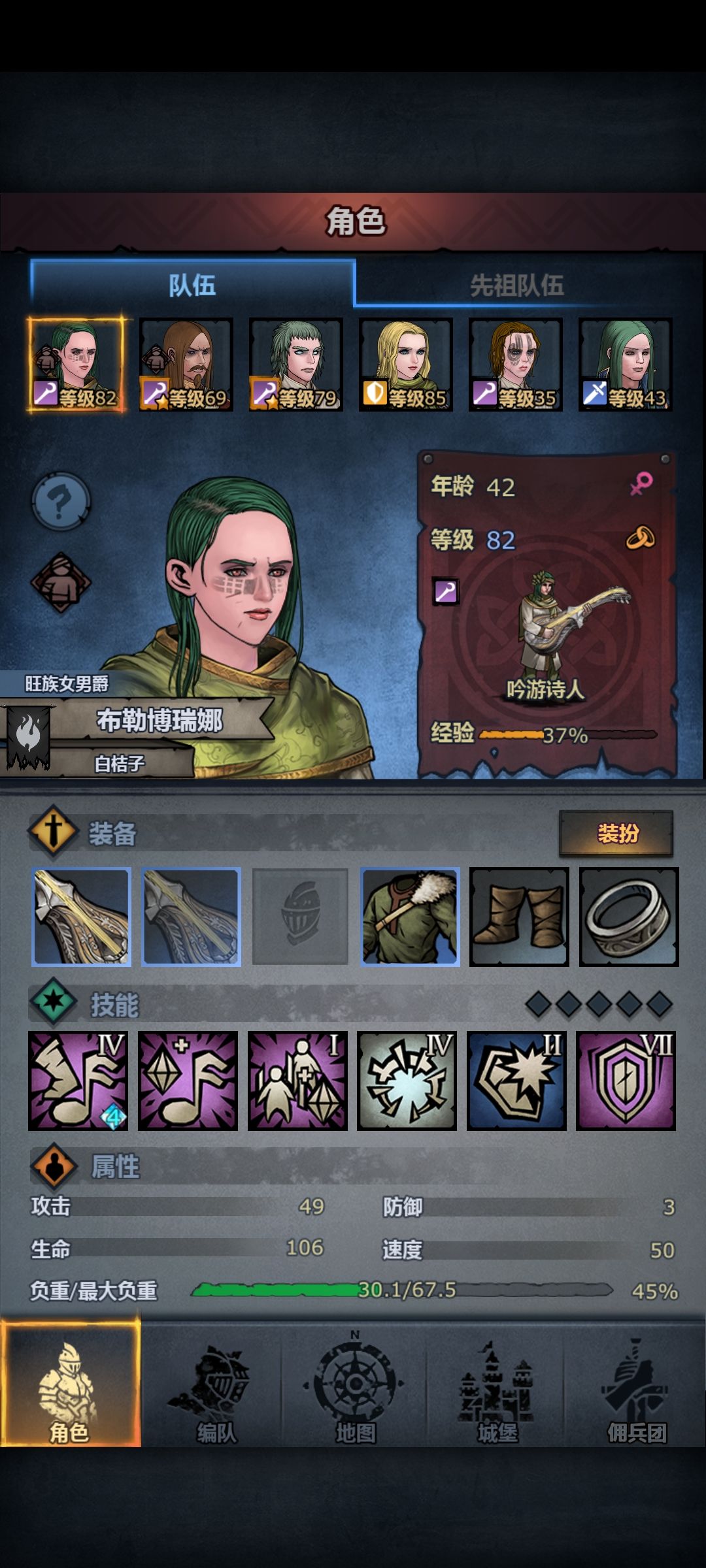
Task: Inspect the green tunic armor slot
Action: tap(410, 917)
